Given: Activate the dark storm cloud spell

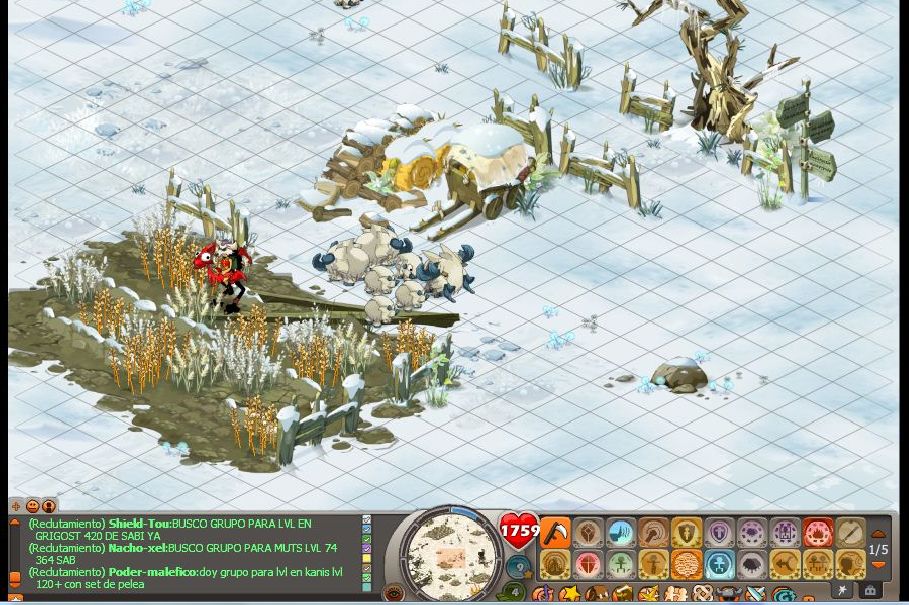Looking at the screenshot, I should [752, 565].
